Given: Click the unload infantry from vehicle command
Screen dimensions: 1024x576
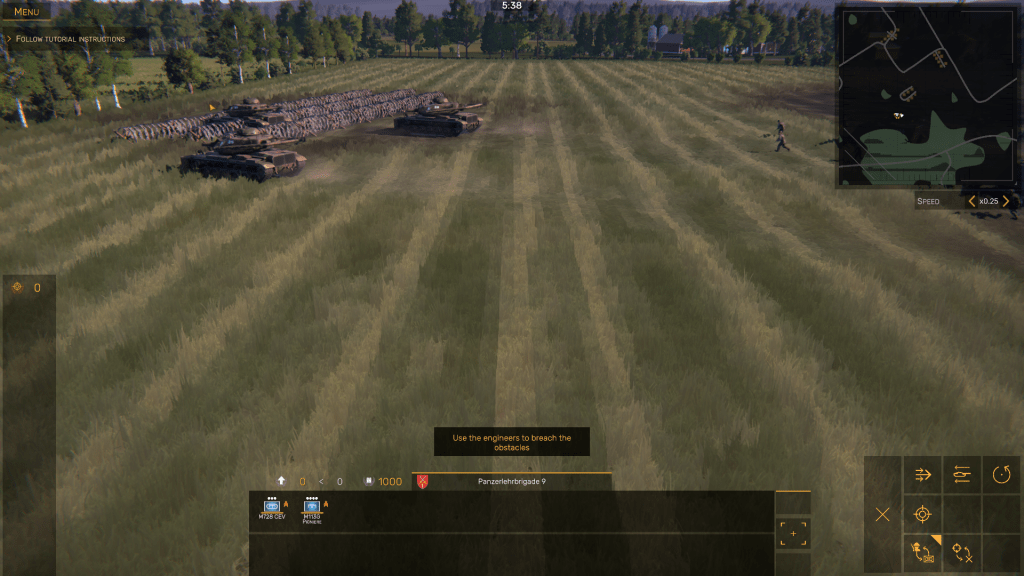Looking at the screenshot, I should pos(922,552).
